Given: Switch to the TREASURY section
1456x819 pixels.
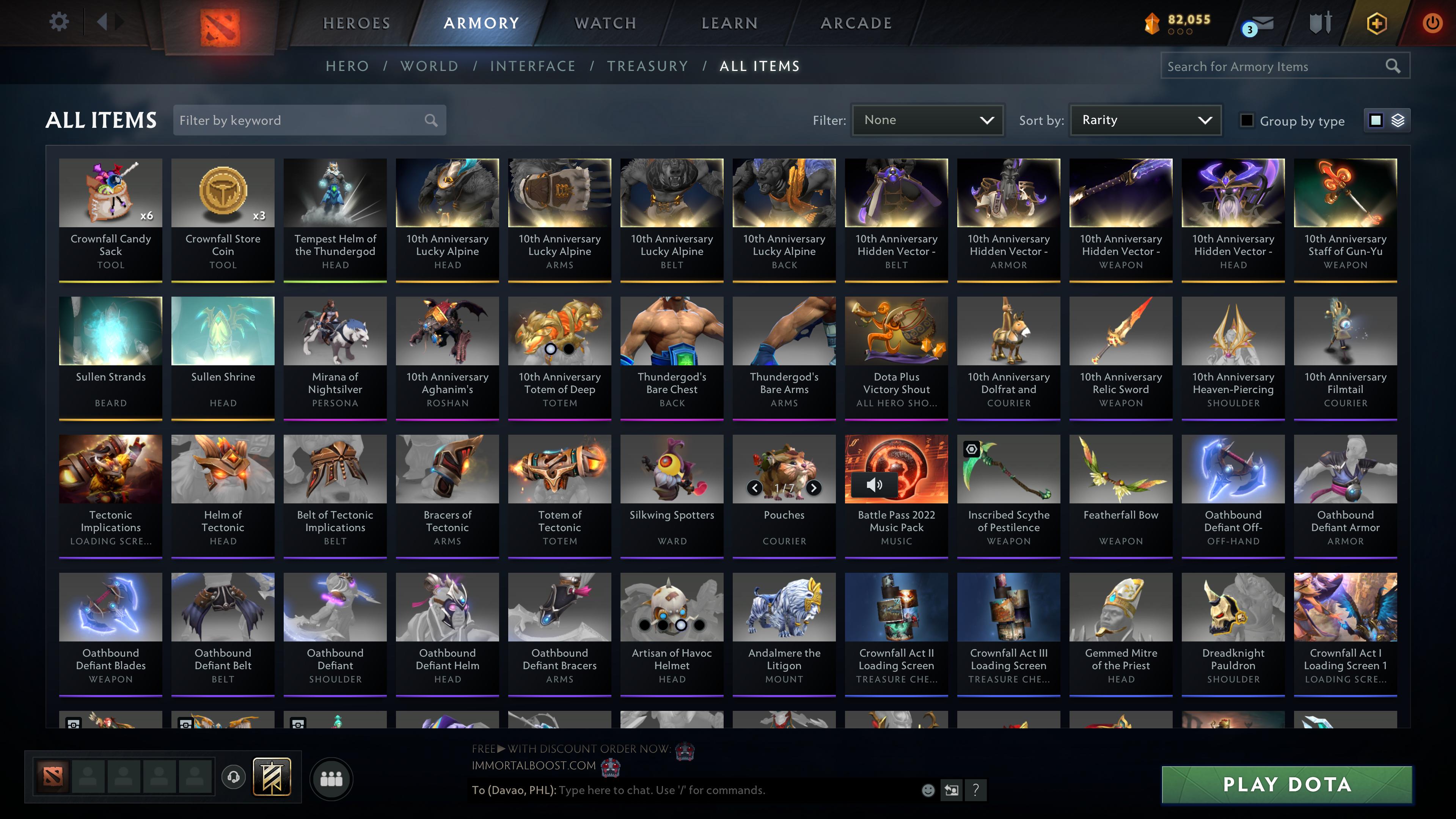Looking at the screenshot, I should coord(648,66).
